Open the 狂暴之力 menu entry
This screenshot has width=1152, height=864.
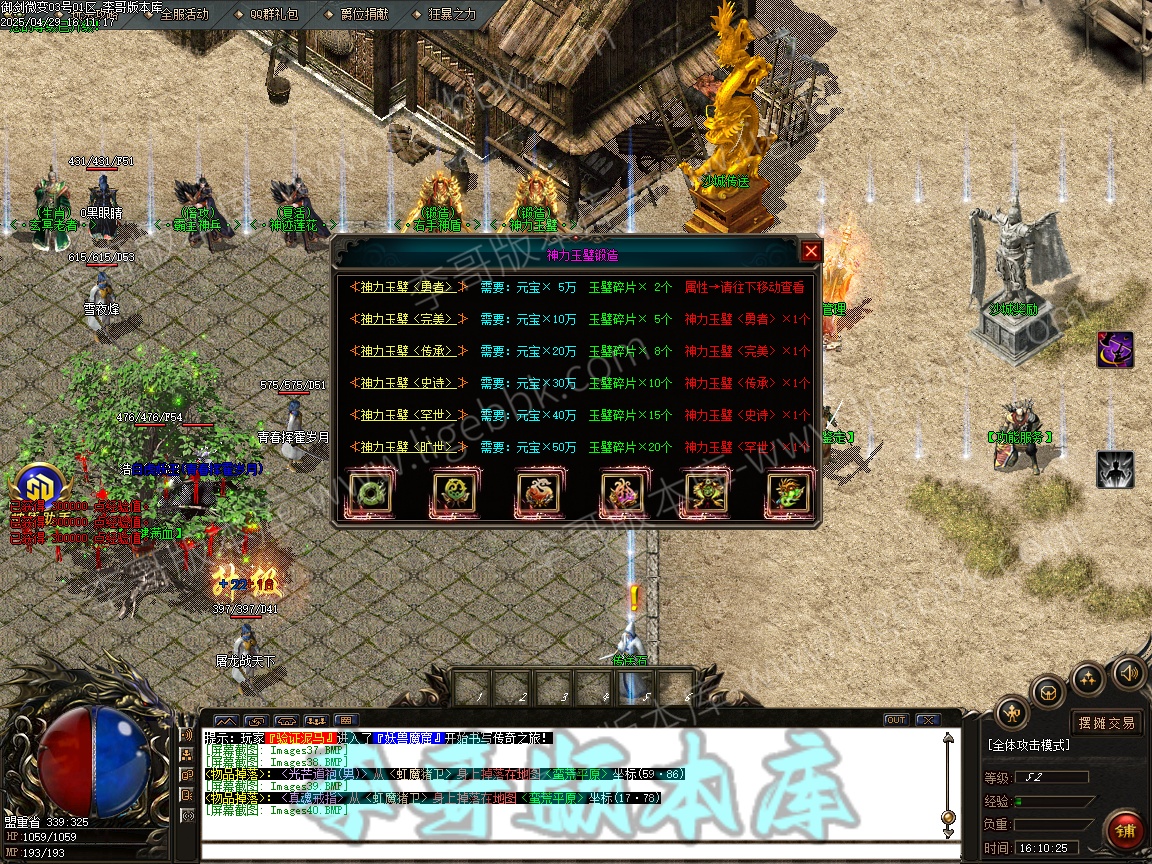click(x=453, y=14)
